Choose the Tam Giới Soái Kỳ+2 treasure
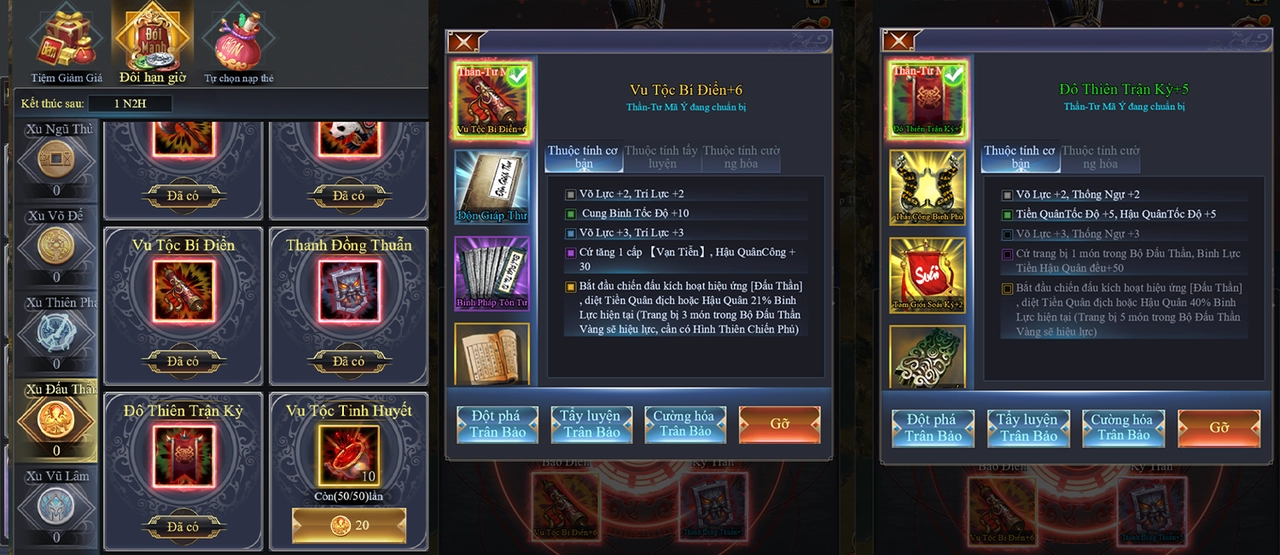The image size is (1280, 555). pos(927,273)
